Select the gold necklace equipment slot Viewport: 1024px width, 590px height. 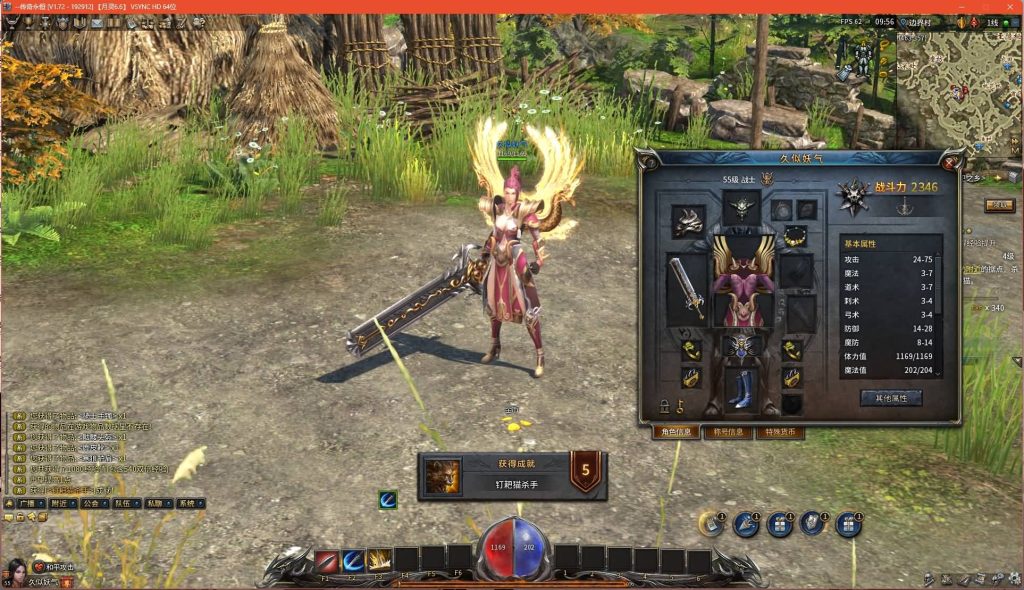794,236
